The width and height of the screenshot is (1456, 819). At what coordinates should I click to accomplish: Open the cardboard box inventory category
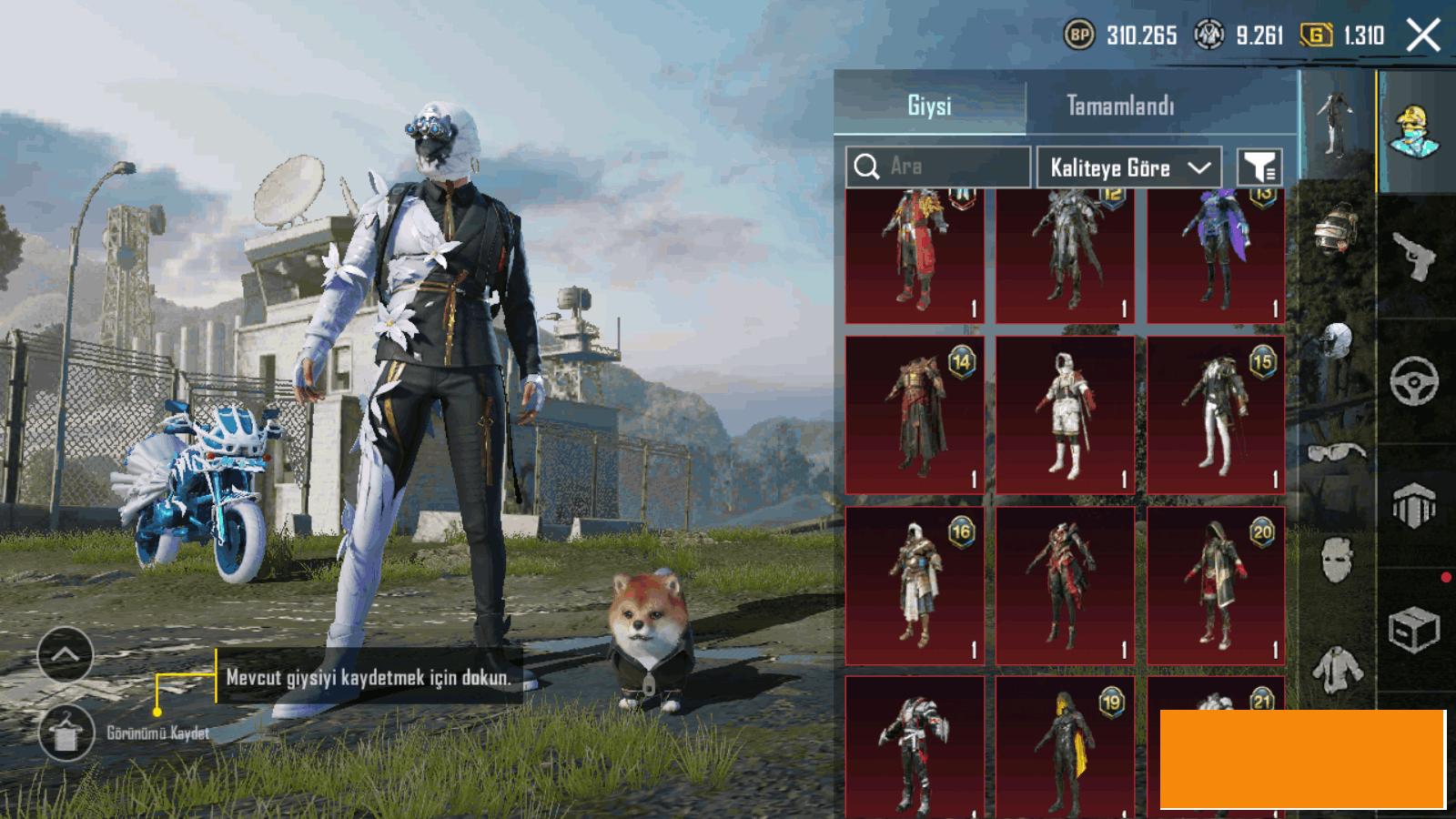[1413, 628]
